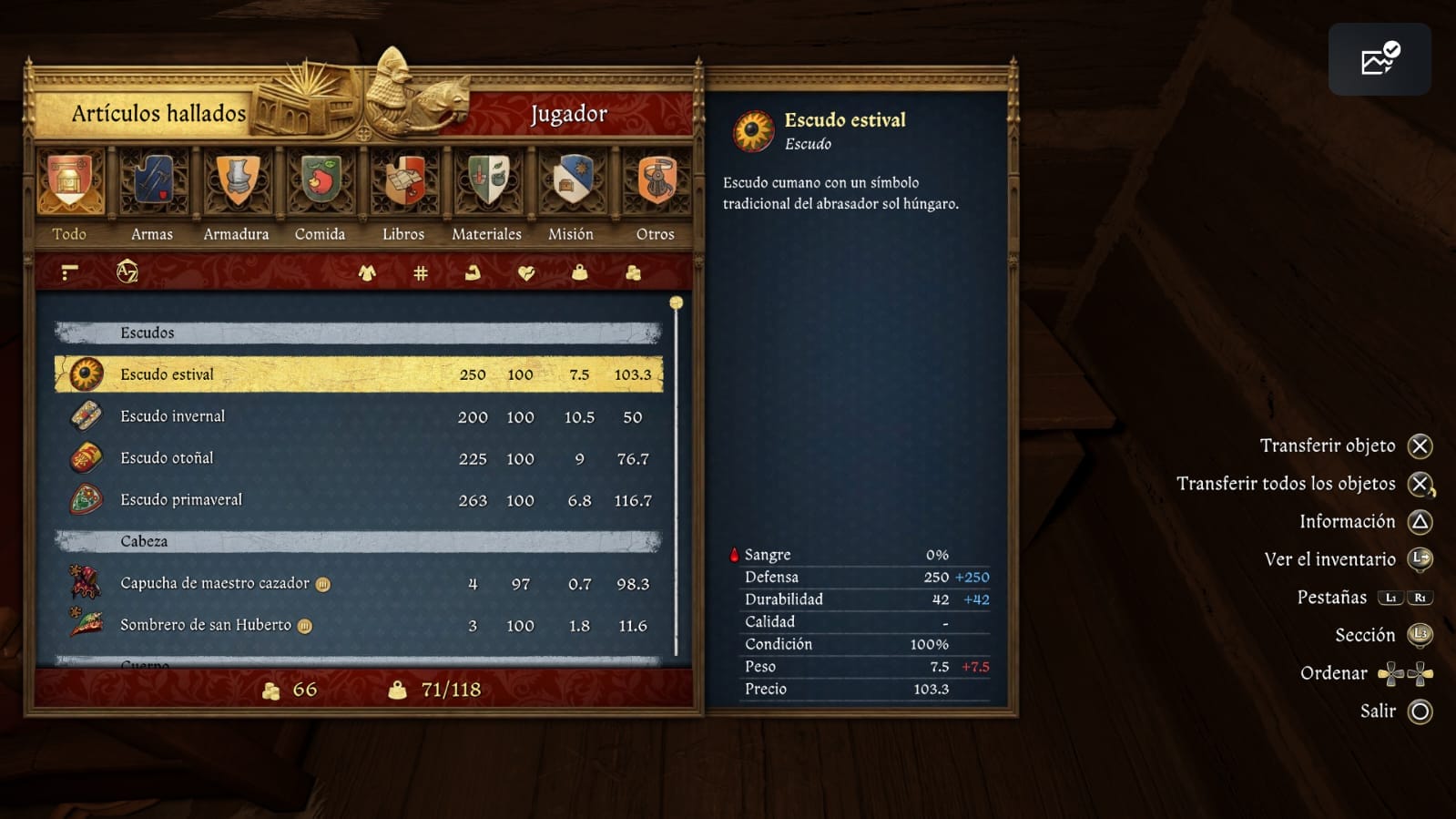The image size is (1456, 819).
Task: Select the Libros category icon
Action: click(402, 182)
